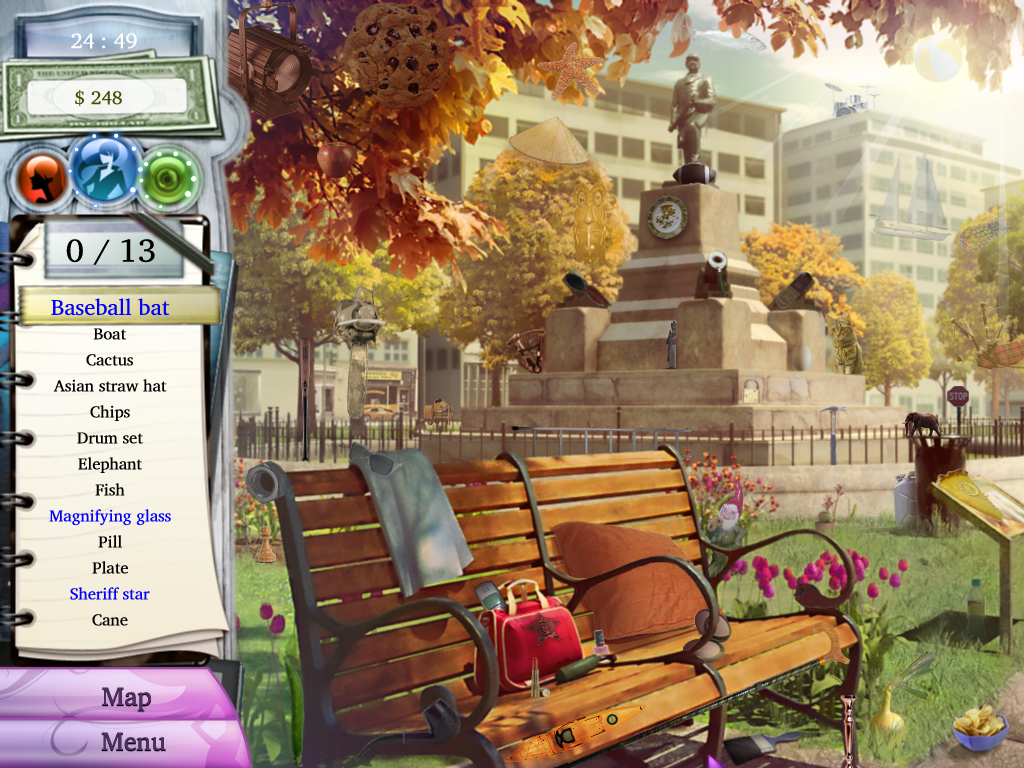This screenshot has height=768, width=1024.
Task: Click Fish in the item list
Action: pyautogui.click(x=110, y=490)
